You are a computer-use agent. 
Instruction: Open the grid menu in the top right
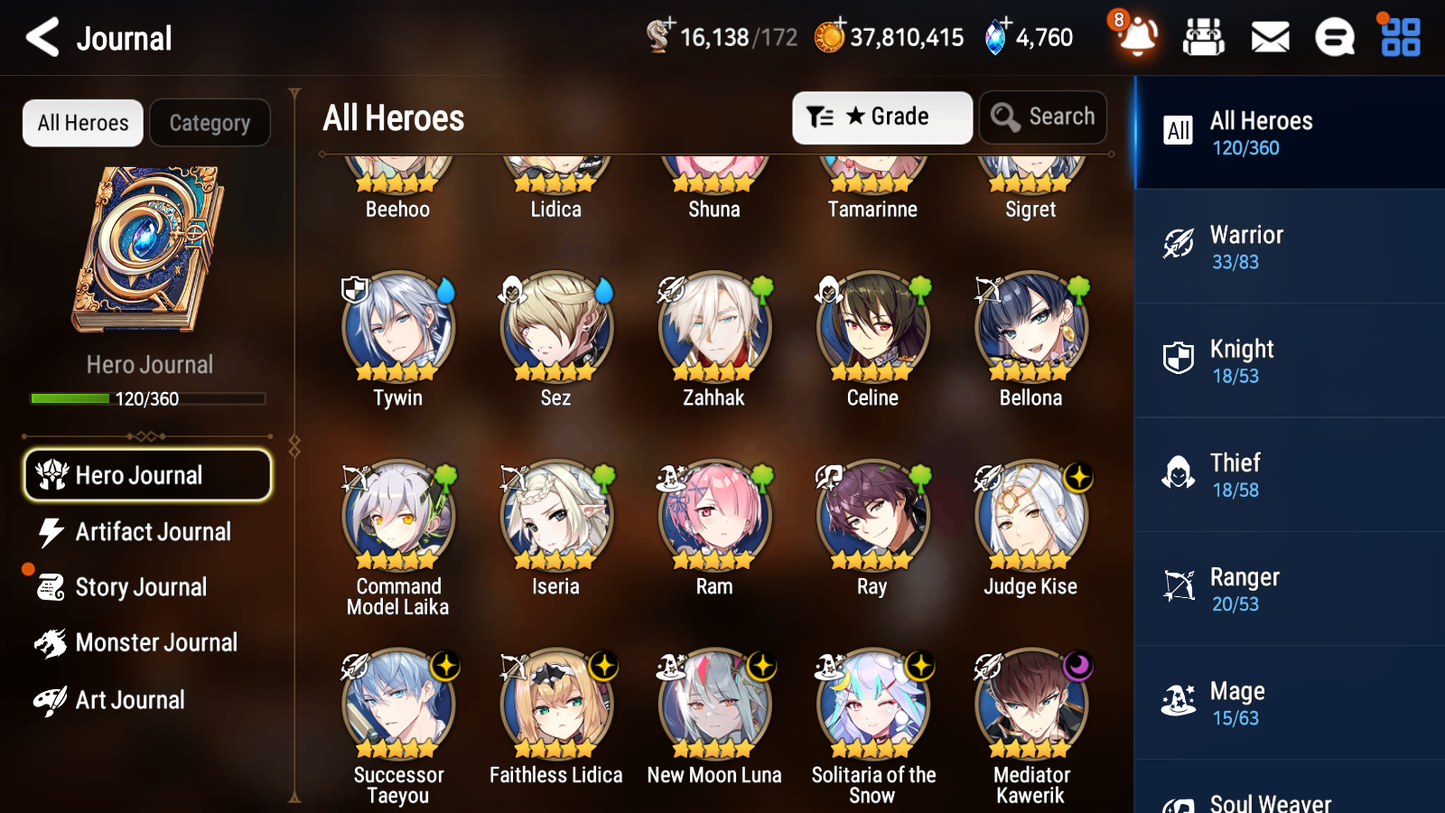(x=1399, y=36)
